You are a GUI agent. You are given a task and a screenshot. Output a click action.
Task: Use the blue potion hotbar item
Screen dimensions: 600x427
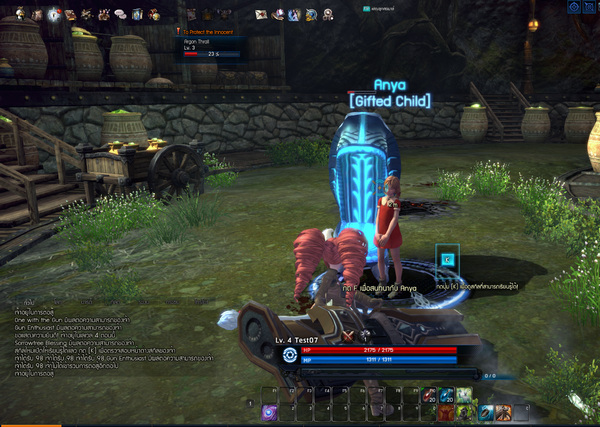447,394
